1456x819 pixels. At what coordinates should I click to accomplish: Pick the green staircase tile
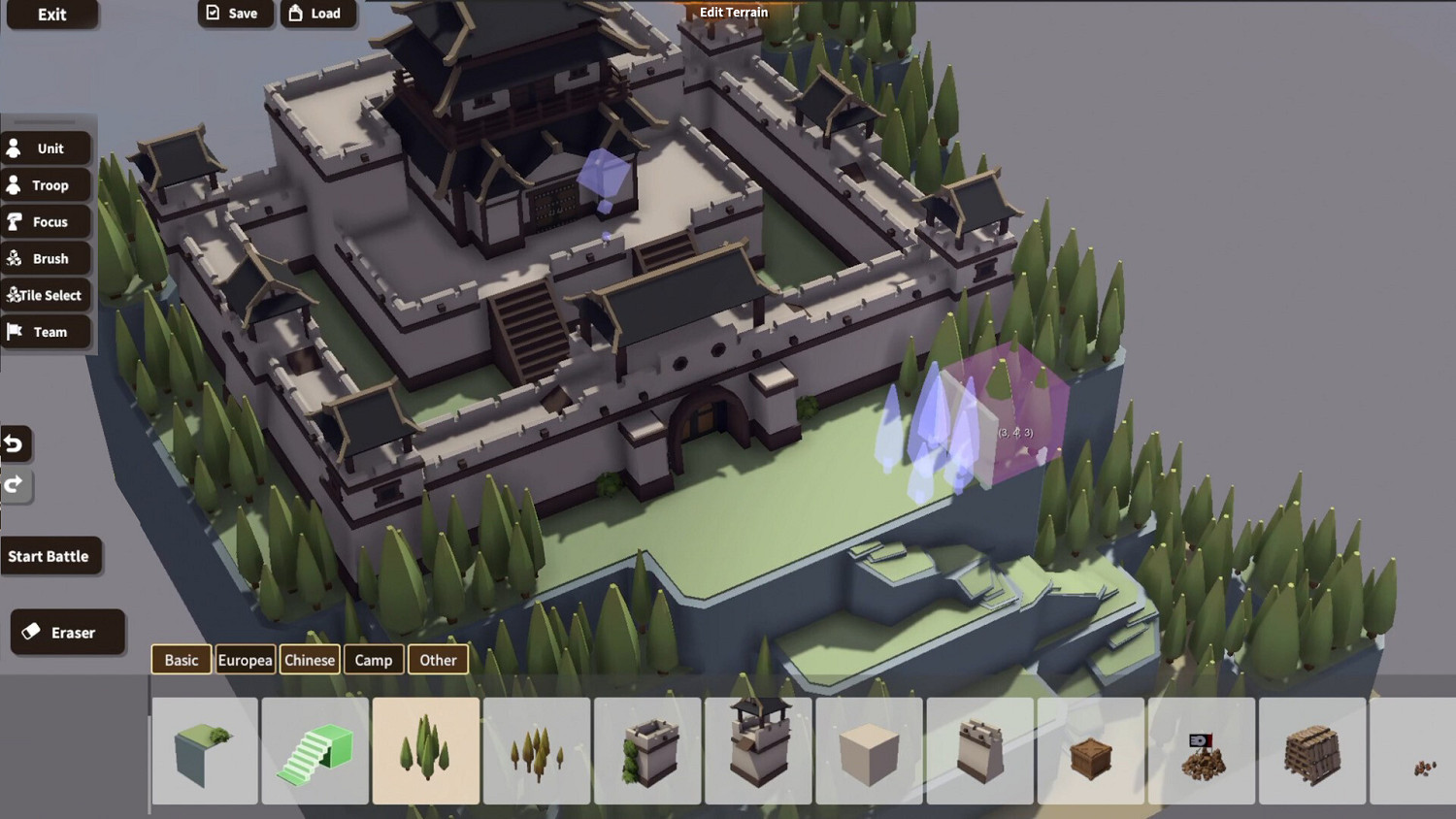point(314,750)
